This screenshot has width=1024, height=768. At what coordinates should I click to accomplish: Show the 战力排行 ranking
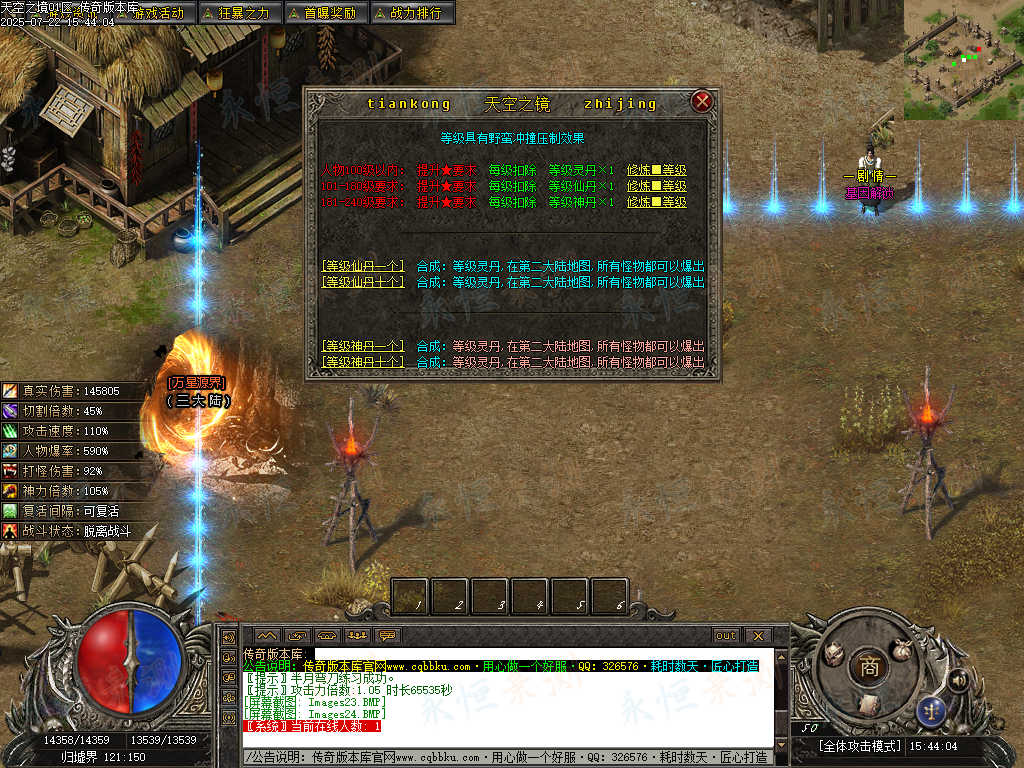coord(413,13)
